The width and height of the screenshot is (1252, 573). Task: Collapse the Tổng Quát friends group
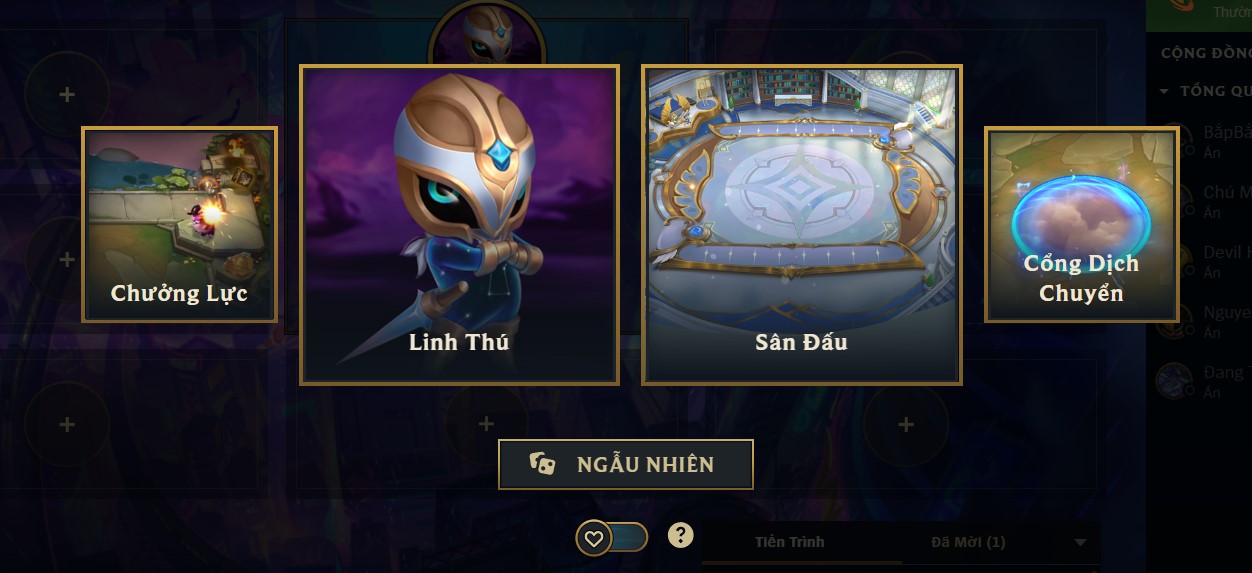[1164, 91]
